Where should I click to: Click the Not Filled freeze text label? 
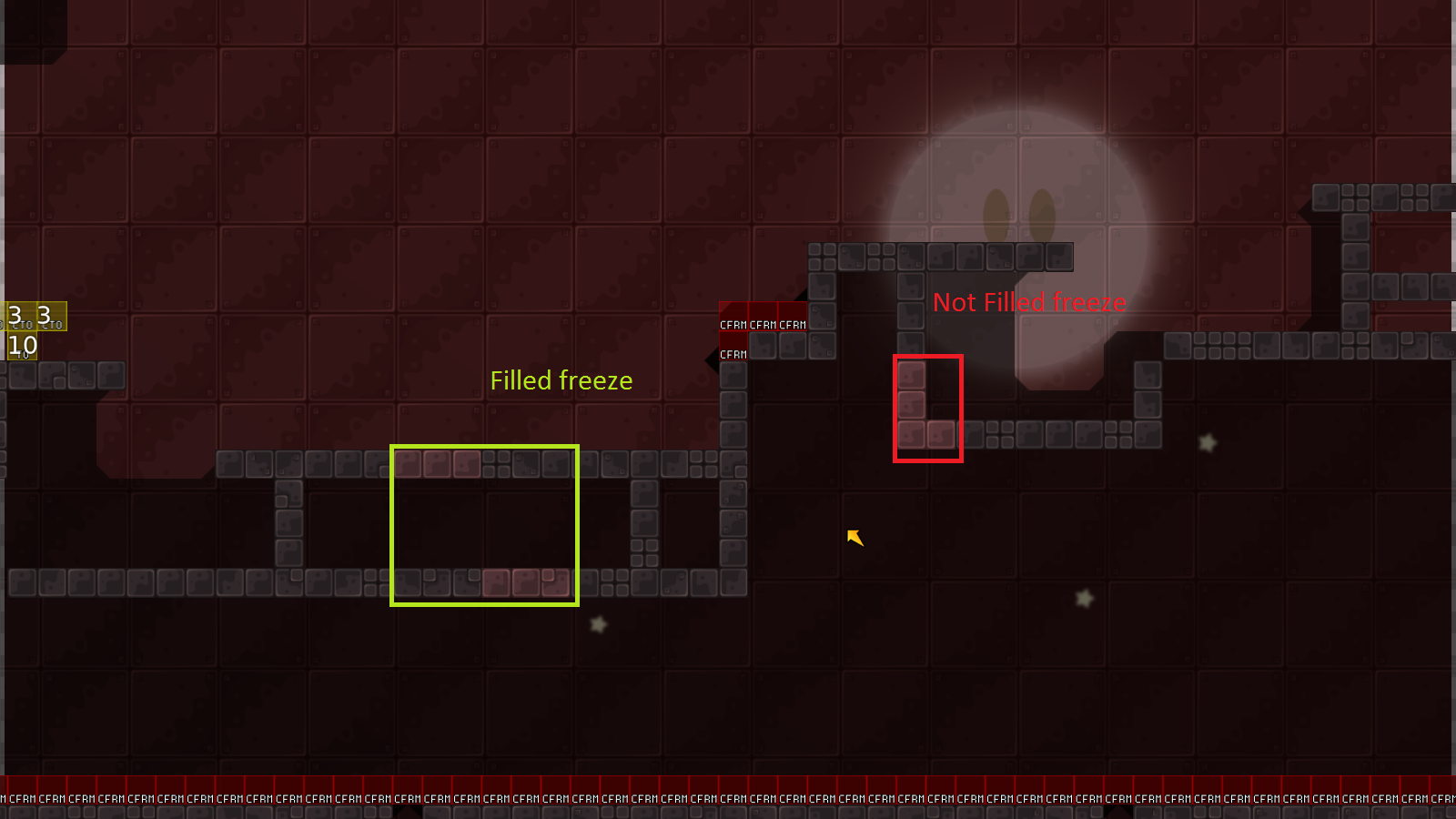(1029, 302)
